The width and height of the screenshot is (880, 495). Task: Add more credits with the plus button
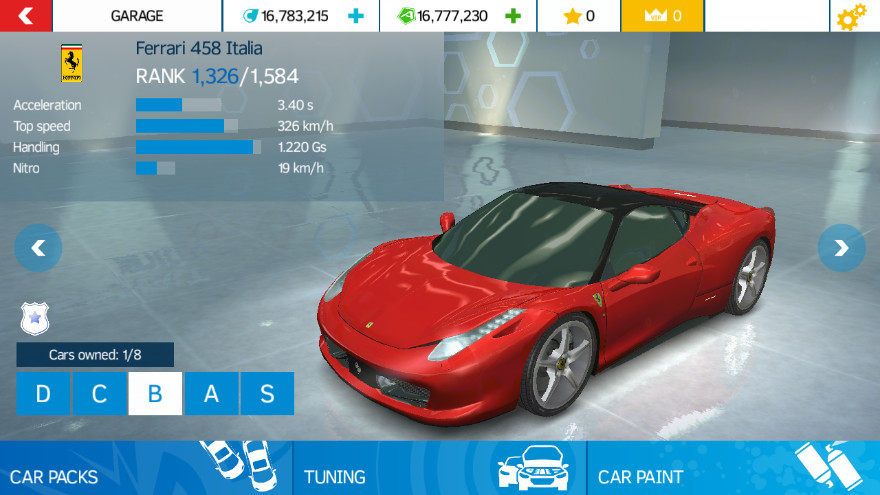click(x=355, y=16)
